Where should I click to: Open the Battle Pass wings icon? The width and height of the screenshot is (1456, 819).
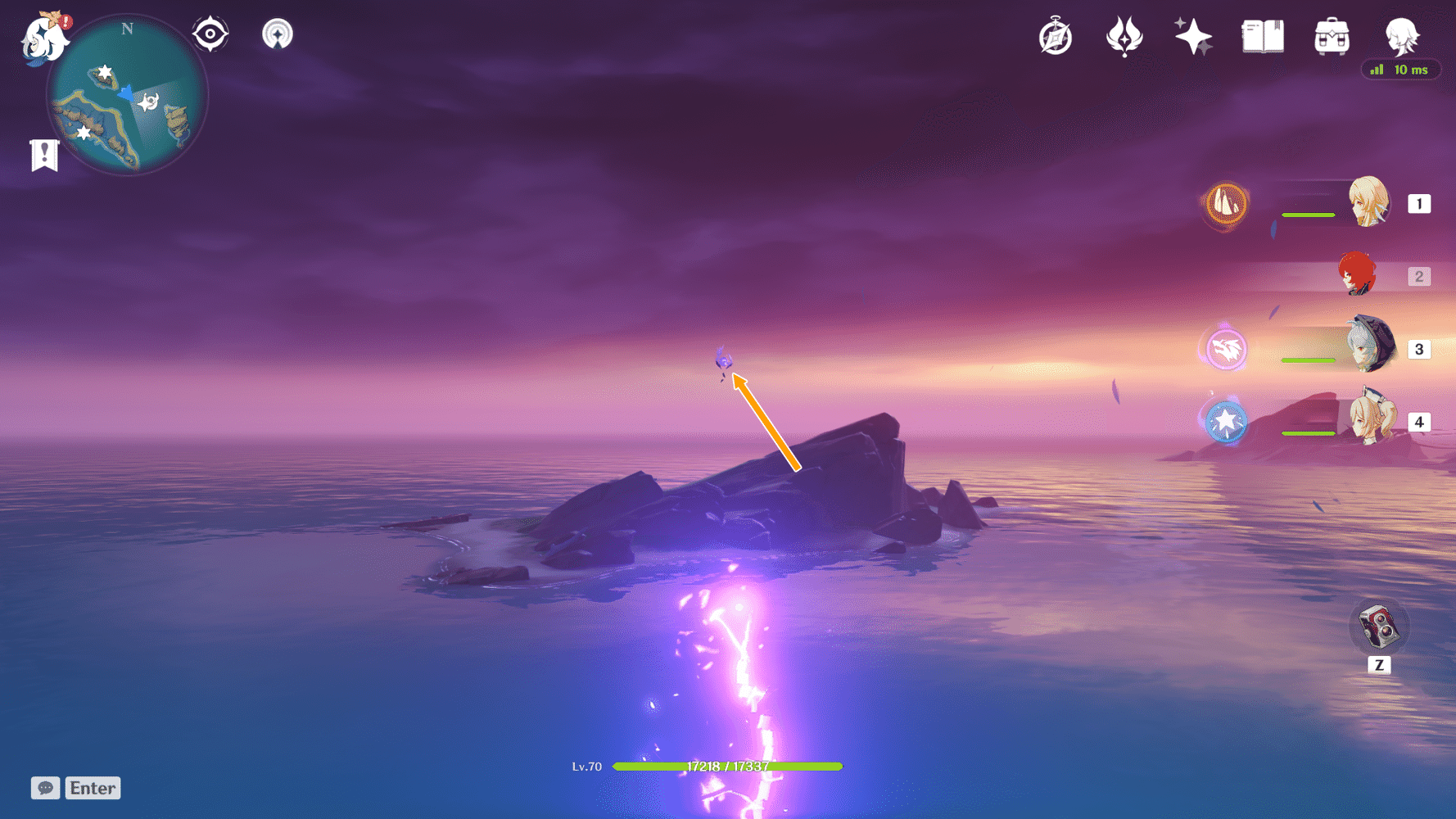click(x=1124, y=36)
